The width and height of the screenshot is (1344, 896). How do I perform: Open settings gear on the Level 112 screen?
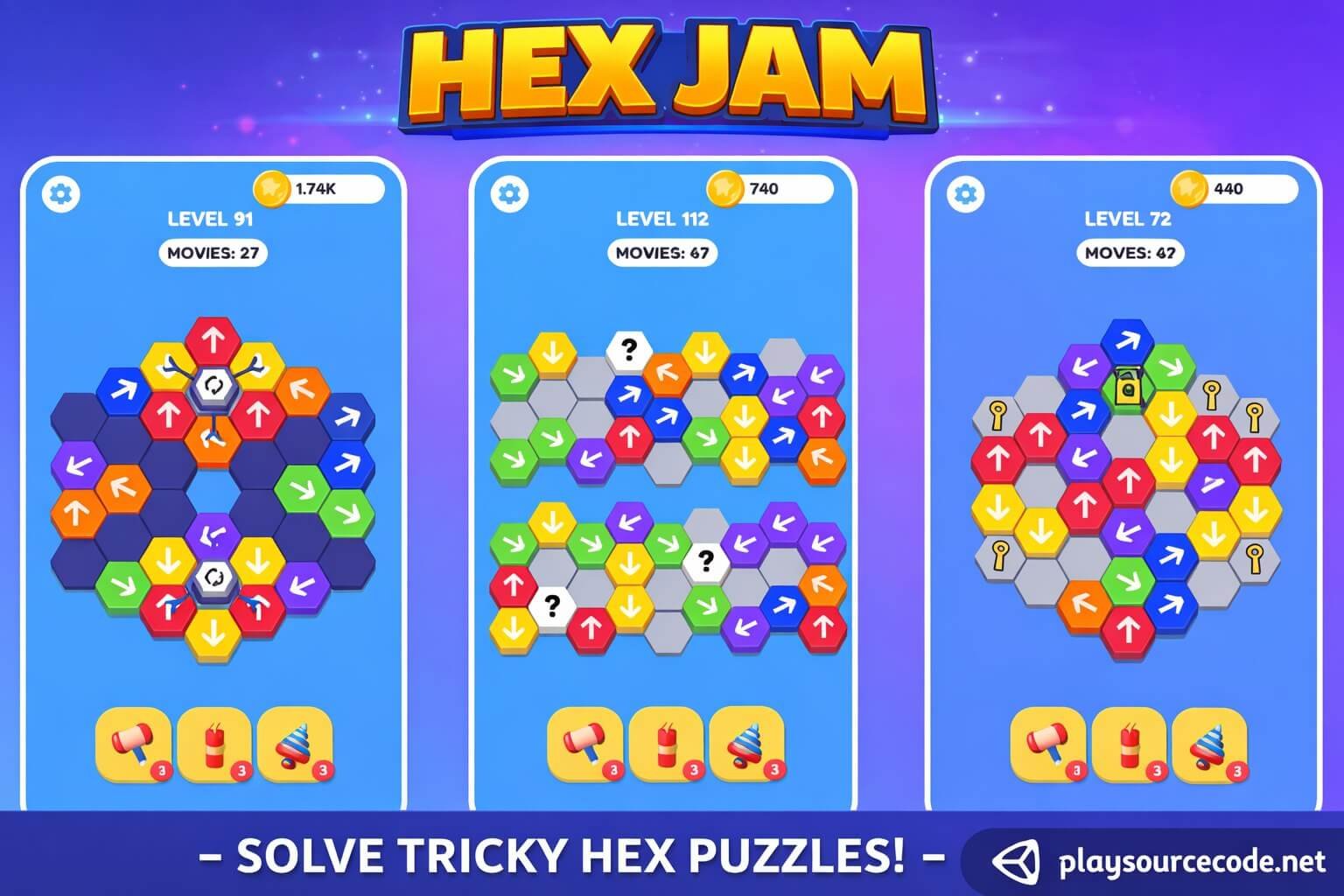pyautogui.click(x=511, y=192)
